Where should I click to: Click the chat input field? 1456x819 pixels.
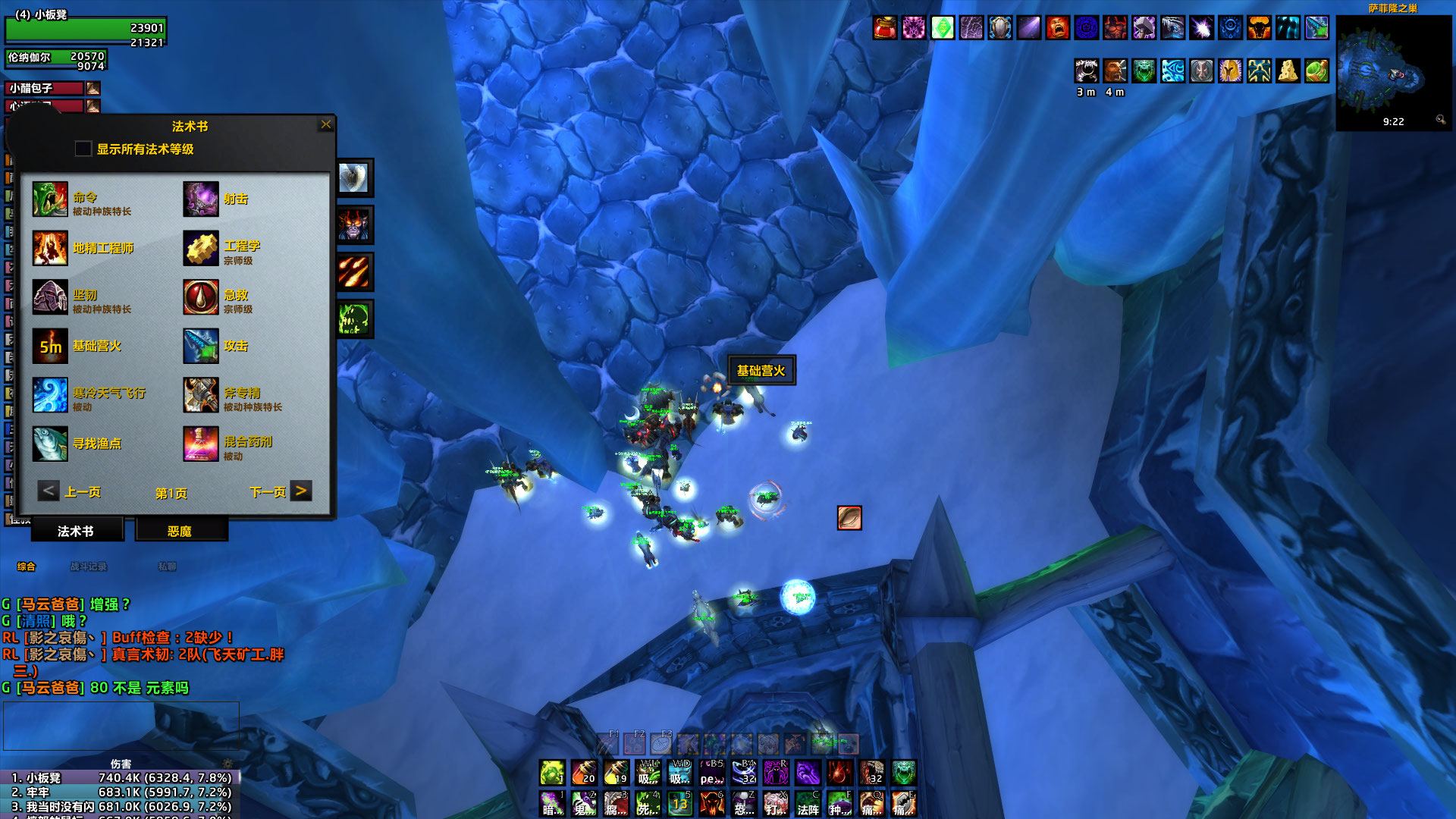pyautogui.click(x=121, y=724)
